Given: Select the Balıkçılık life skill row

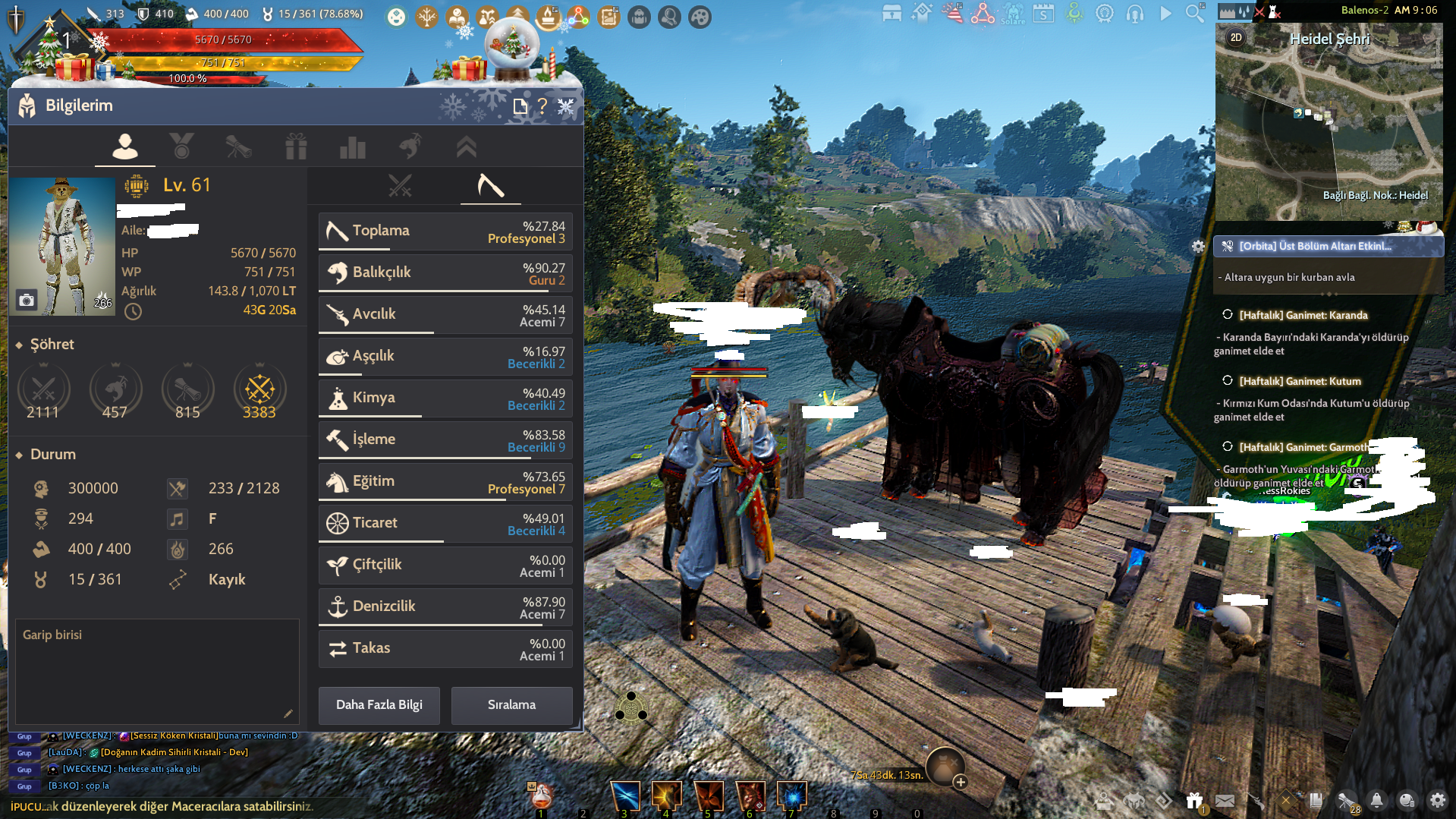Looking at the screenshot, I should pyautogui.click(x=445, y=272).
